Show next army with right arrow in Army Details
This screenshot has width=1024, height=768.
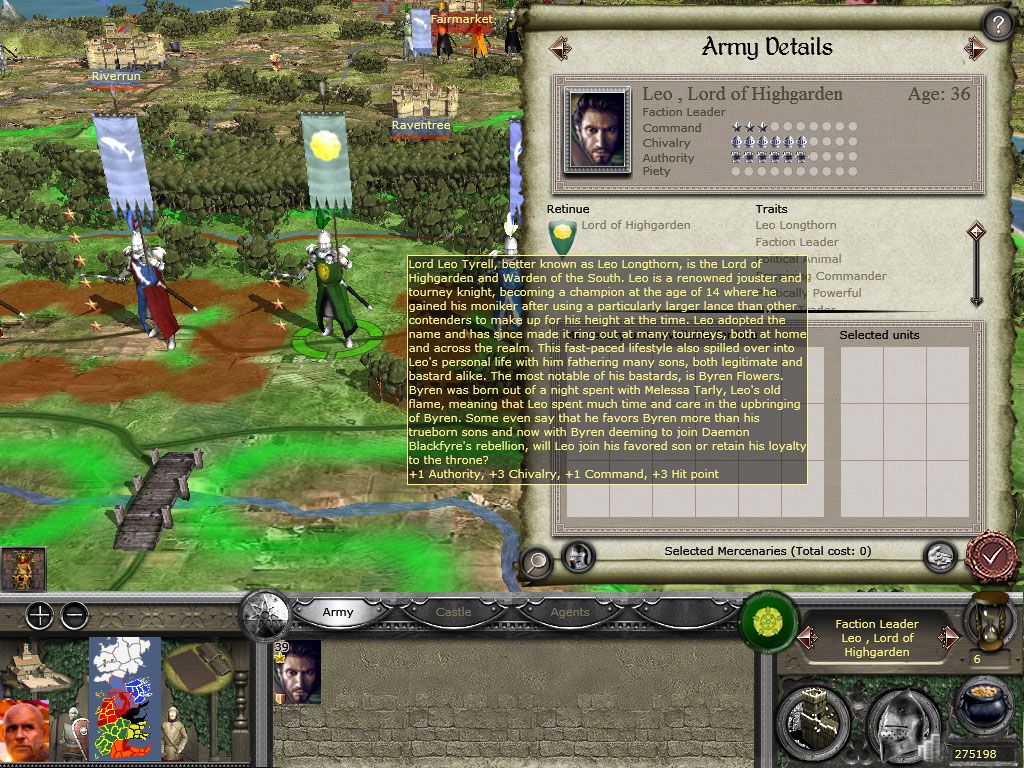(x=975, y=48)
